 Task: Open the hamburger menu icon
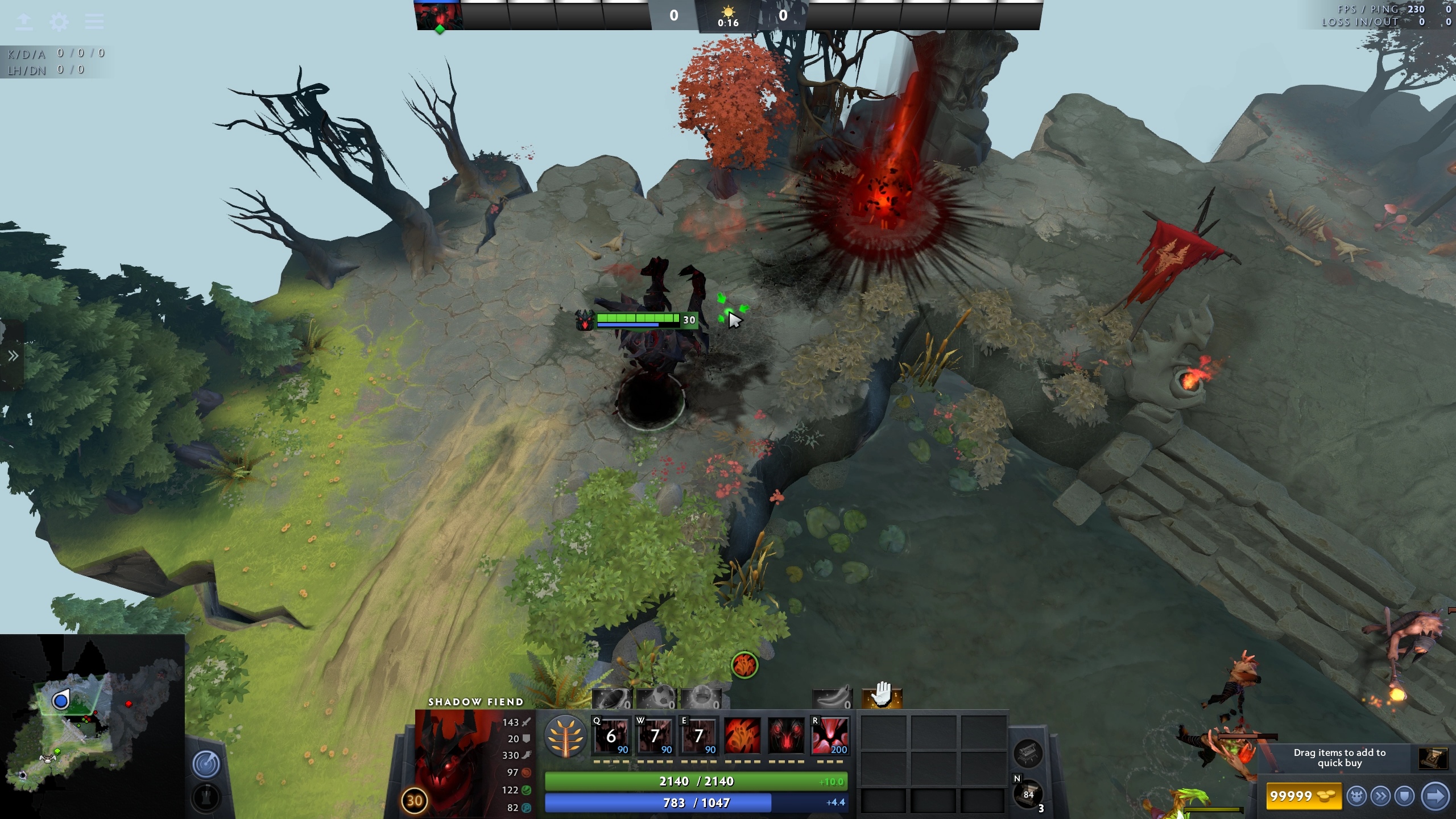(x=94, y=22)
